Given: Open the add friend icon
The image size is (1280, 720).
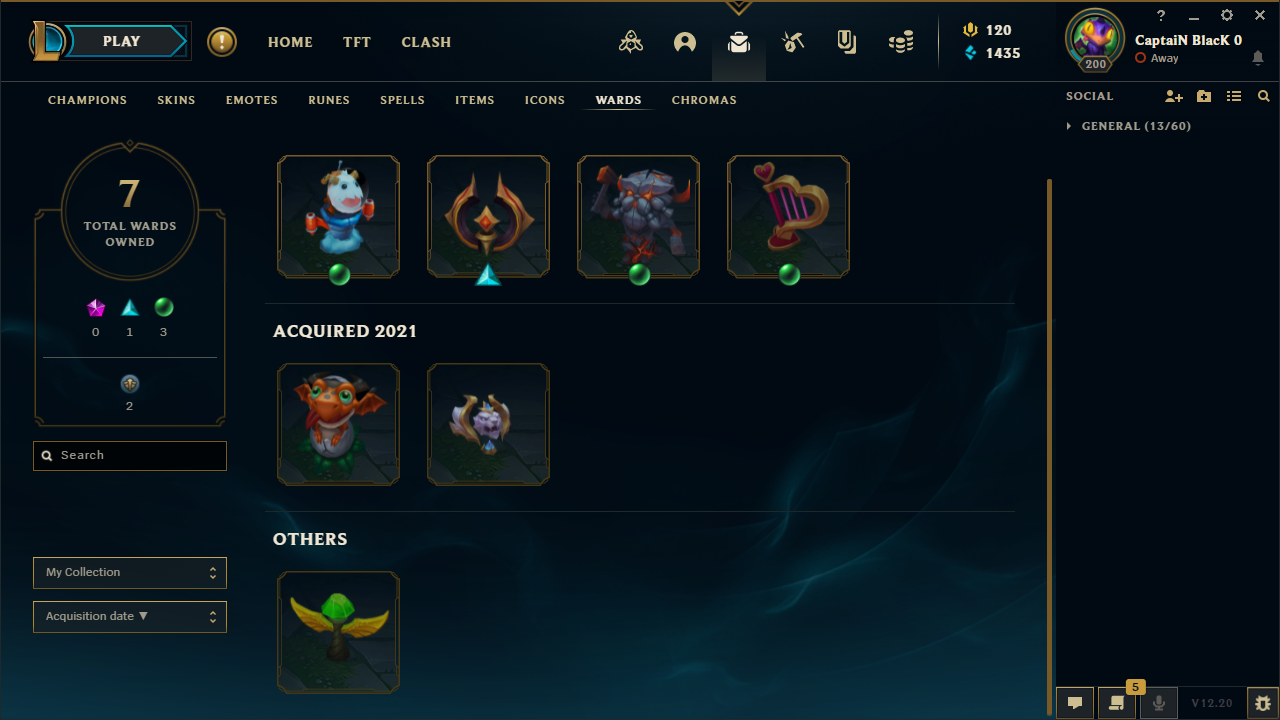Looking at the screenshot, I should [x=1174, y=96].
